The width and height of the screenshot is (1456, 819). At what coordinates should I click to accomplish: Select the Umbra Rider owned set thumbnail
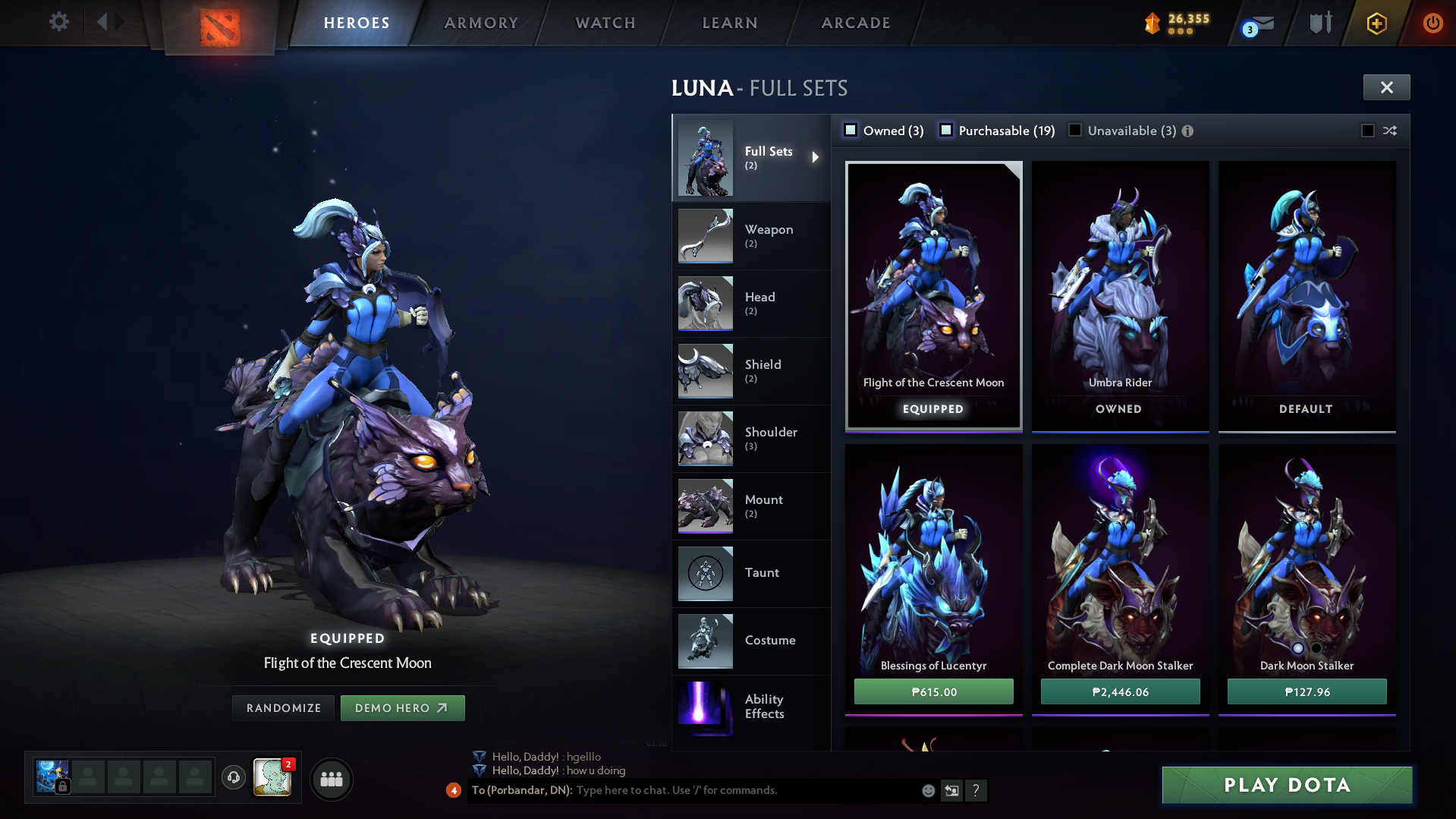coord(1120,296)
